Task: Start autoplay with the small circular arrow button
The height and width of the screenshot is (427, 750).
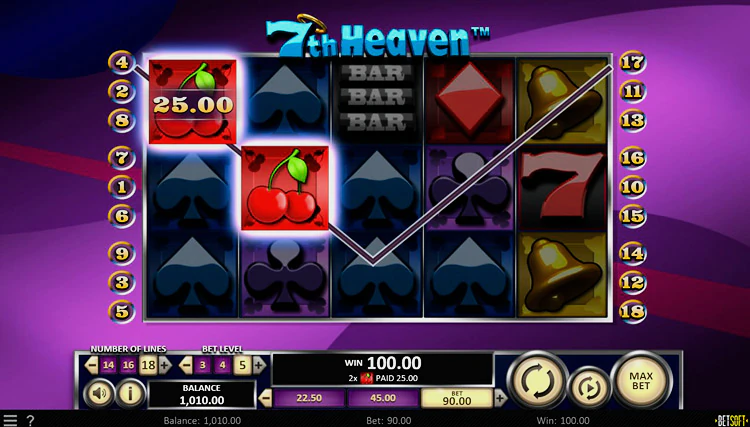Action: [588, 387]
